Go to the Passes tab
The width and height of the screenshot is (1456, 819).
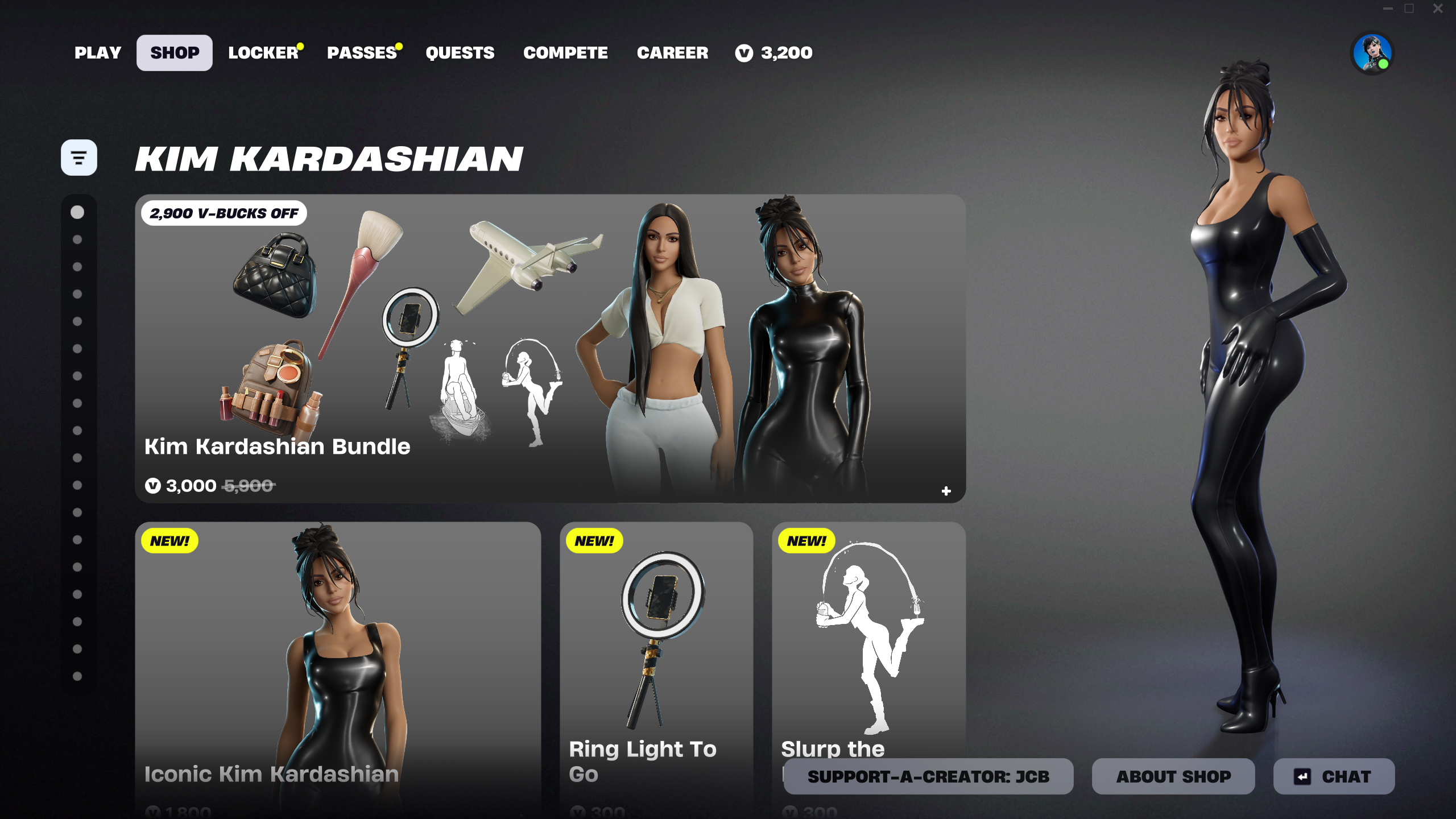[x=362, y=53]
